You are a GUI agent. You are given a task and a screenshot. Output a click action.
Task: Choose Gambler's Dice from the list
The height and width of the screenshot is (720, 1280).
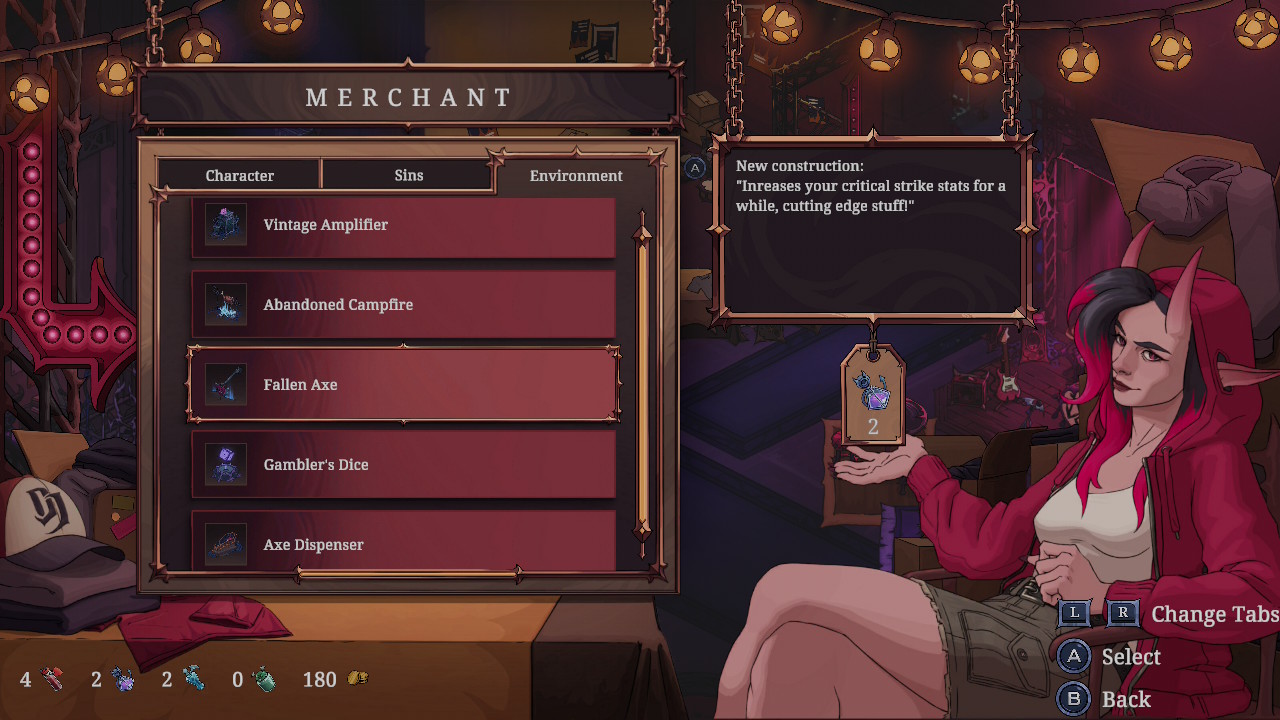click(x=403, y=465)
